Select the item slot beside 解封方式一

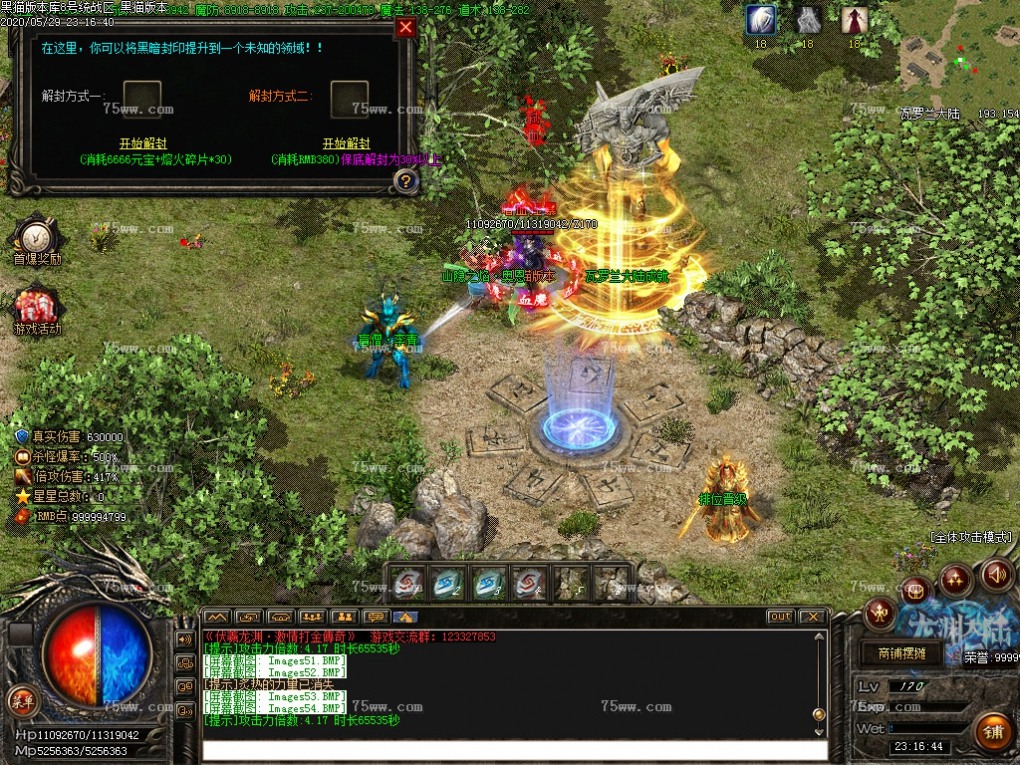click(142, 99)
